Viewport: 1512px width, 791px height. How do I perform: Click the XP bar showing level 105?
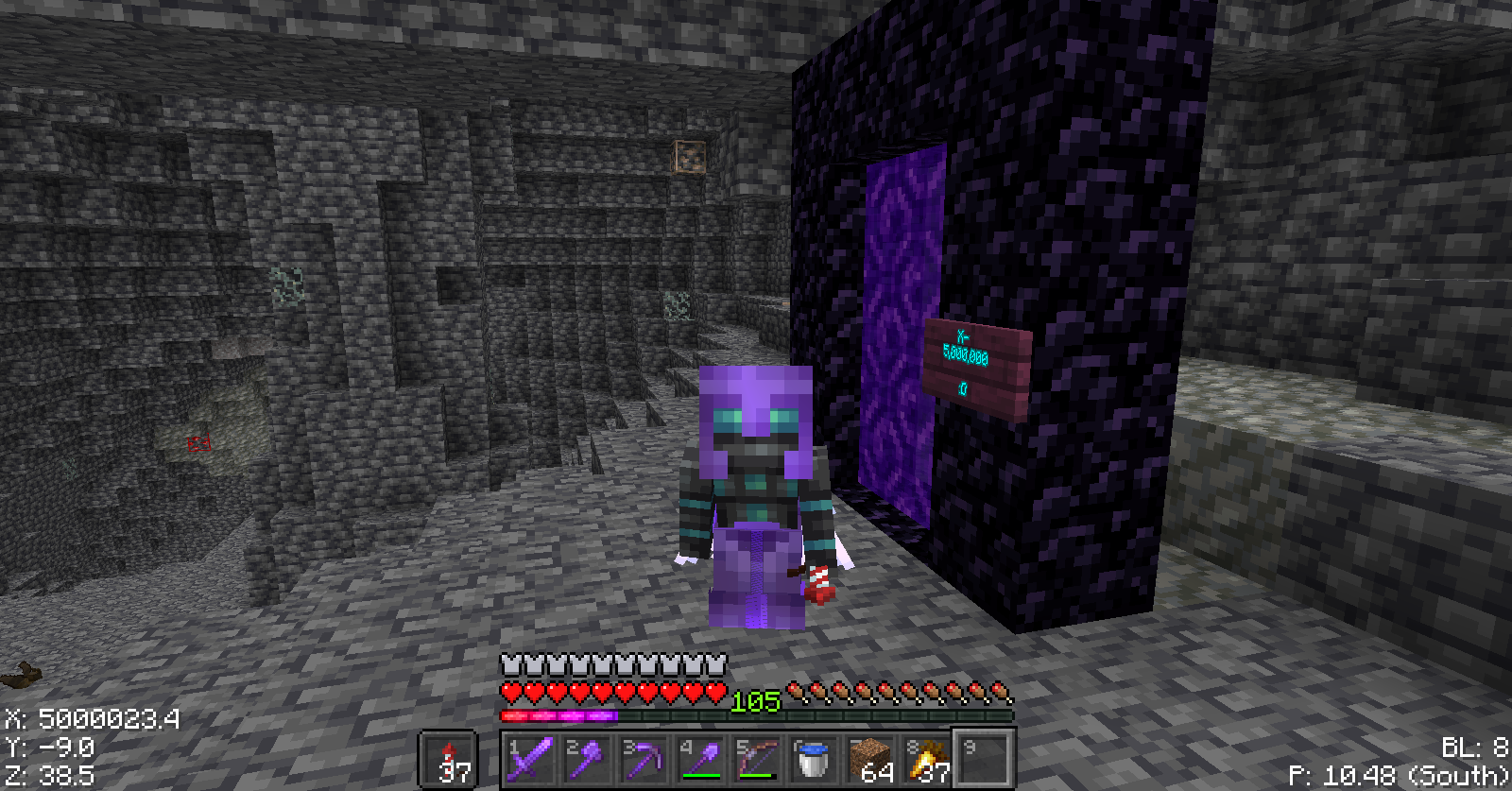tap(756, 715)
